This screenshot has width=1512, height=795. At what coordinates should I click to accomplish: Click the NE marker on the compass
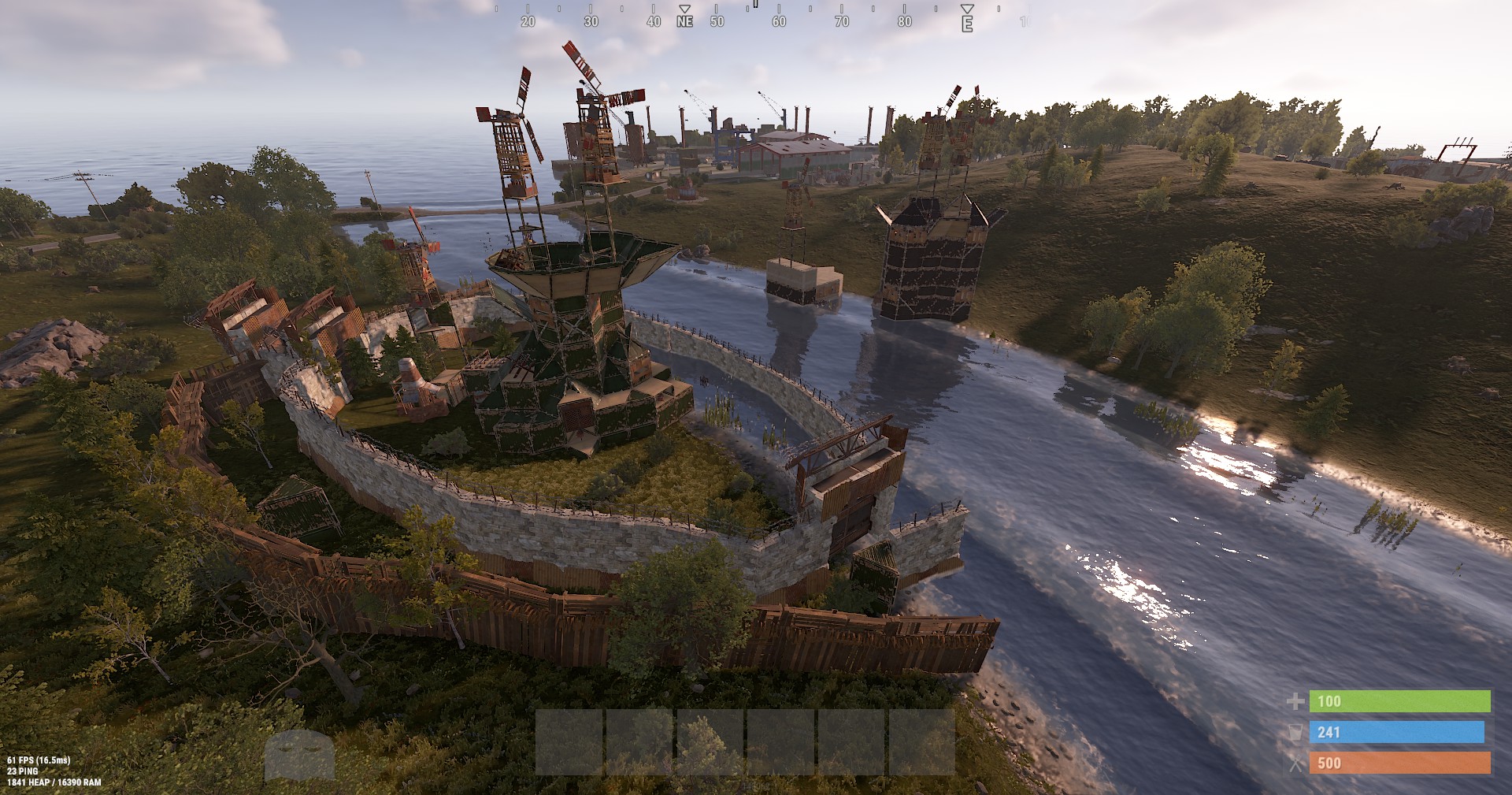683,23
